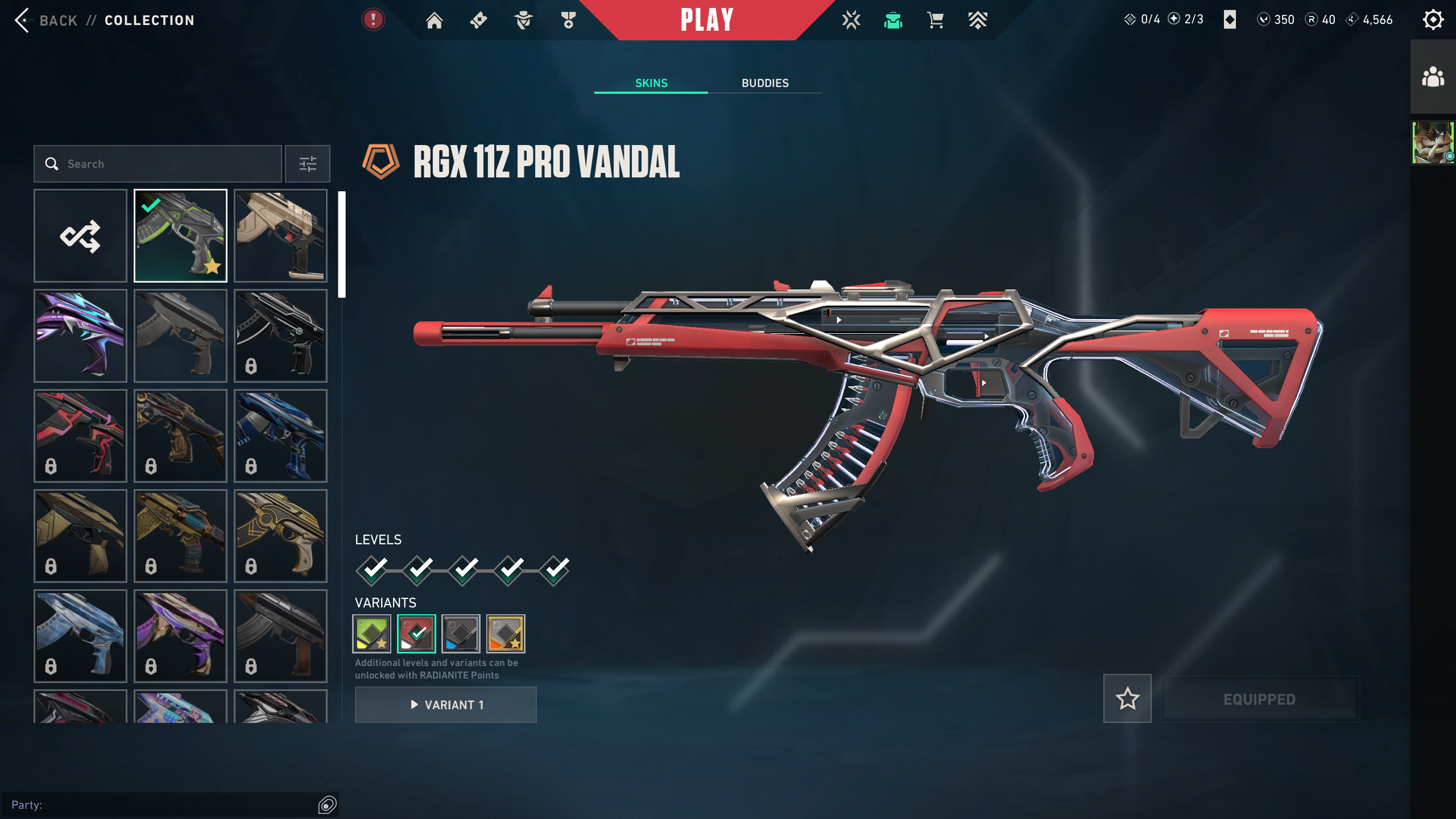The width and height of the screenshot is (1456, 819).
Task: Open the store shopping cart
Action: [x=936, y=20]
